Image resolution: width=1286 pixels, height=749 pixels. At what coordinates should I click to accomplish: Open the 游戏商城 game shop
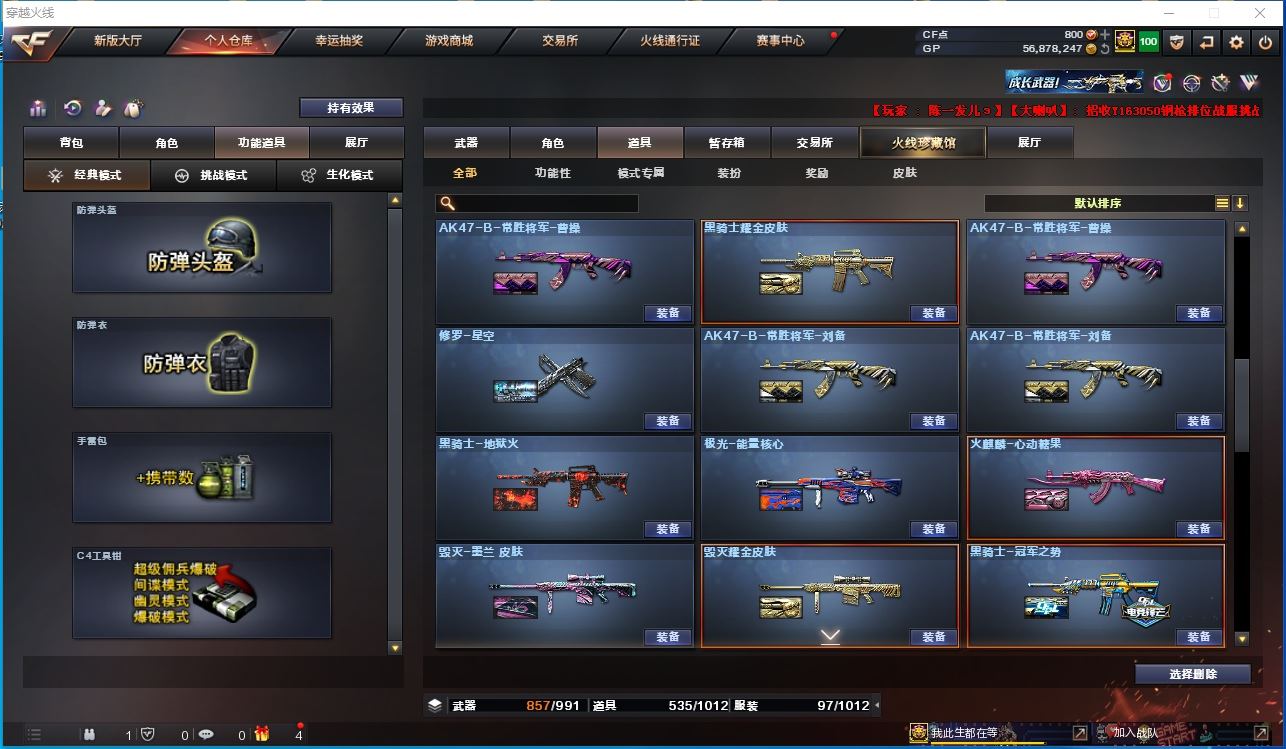point(449,41)
